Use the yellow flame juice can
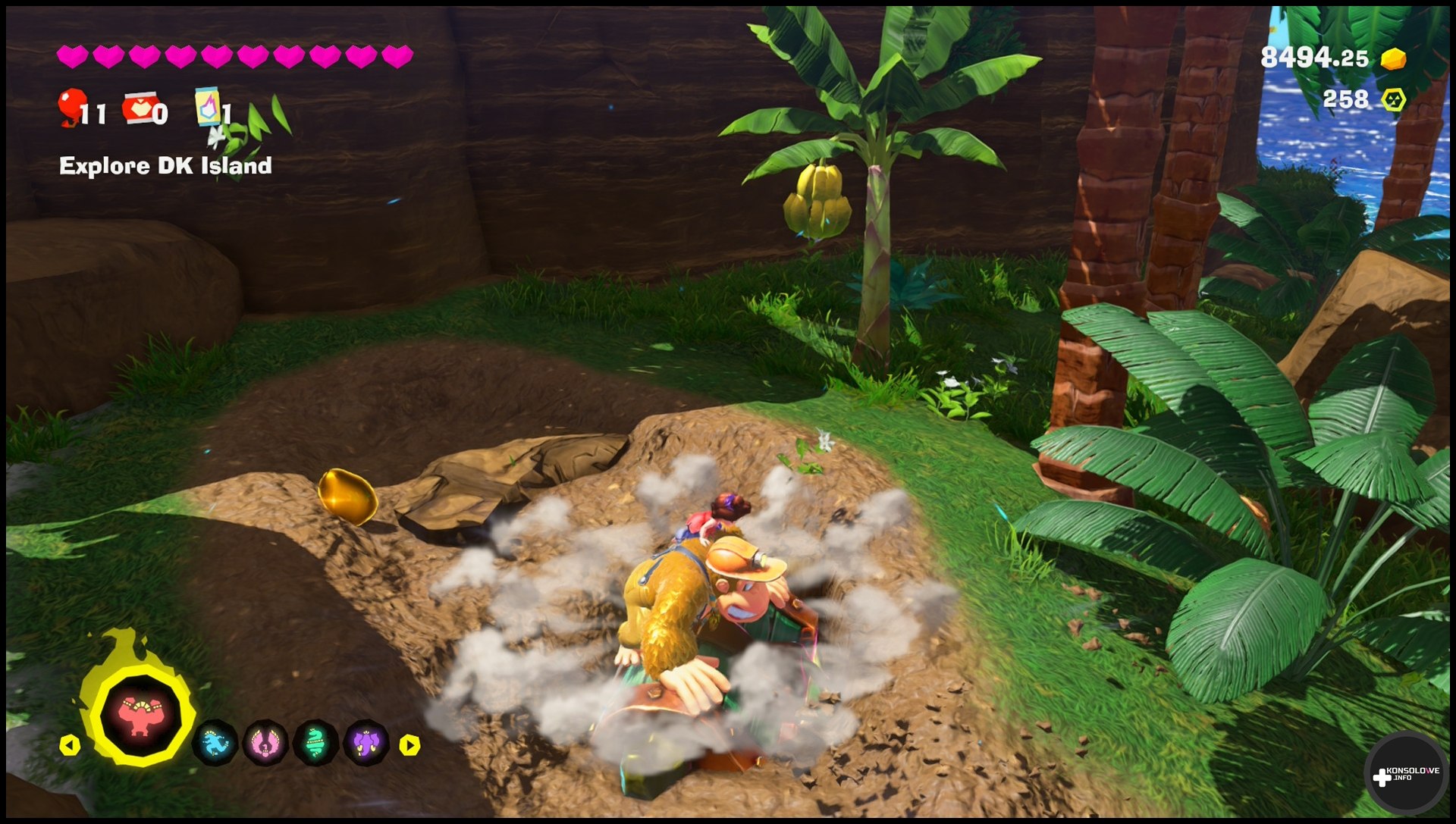The width and height of the screenshot is (1456, 824). point(207,107)
